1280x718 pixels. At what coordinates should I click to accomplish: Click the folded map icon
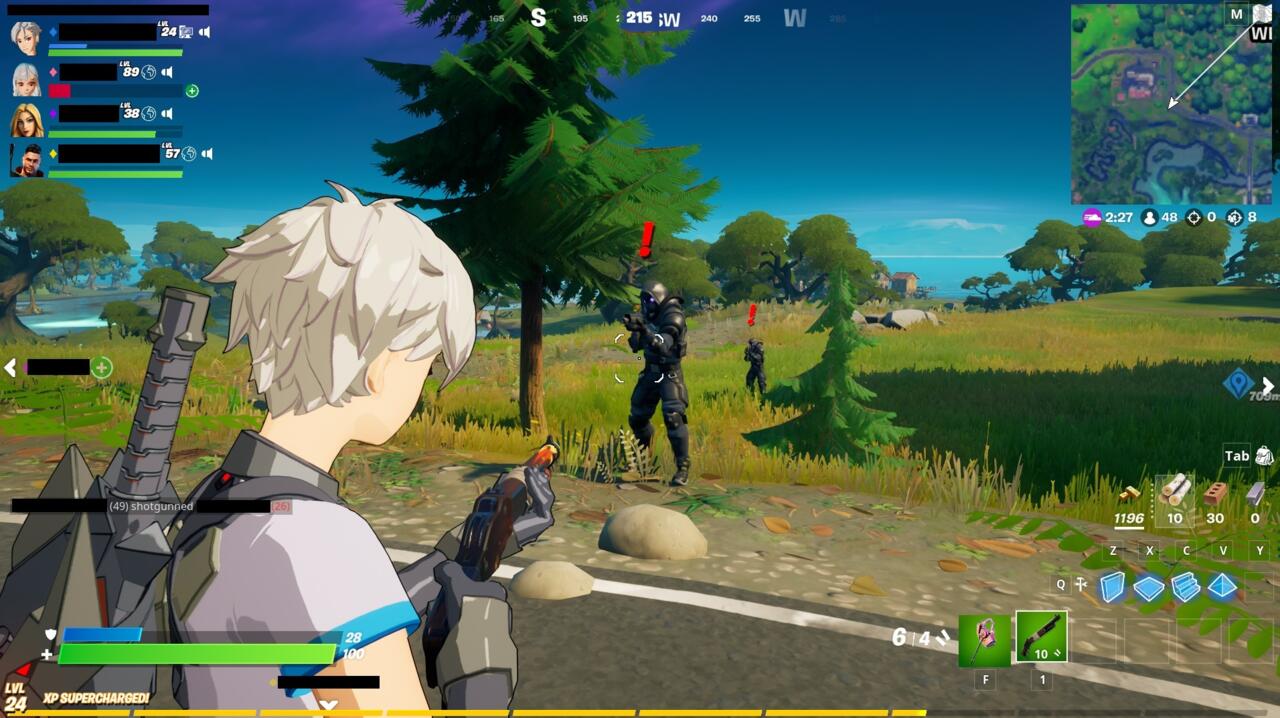[x=1262, y=13]
